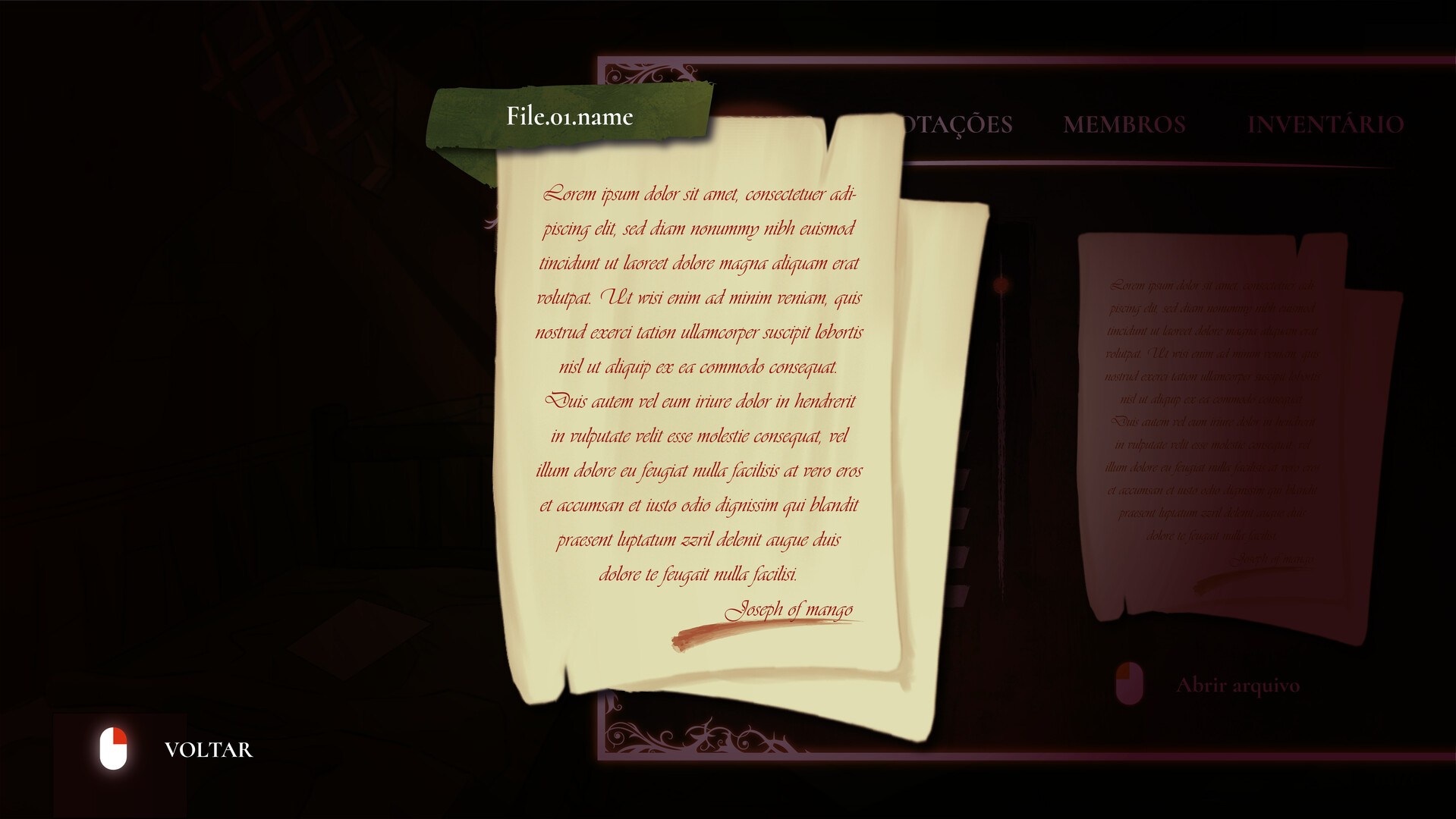Screen dimensions: 1456x819
Task: Click Abrir arquivo to open the file
Action: [1238, 684]
